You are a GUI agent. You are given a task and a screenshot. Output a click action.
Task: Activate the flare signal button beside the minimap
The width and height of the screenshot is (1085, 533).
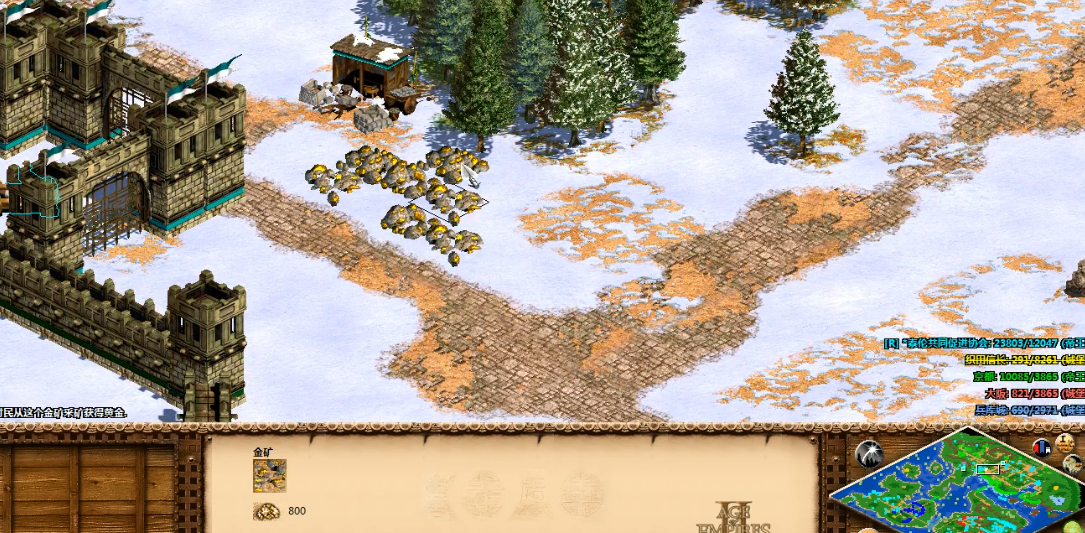(x=869, y=454)
